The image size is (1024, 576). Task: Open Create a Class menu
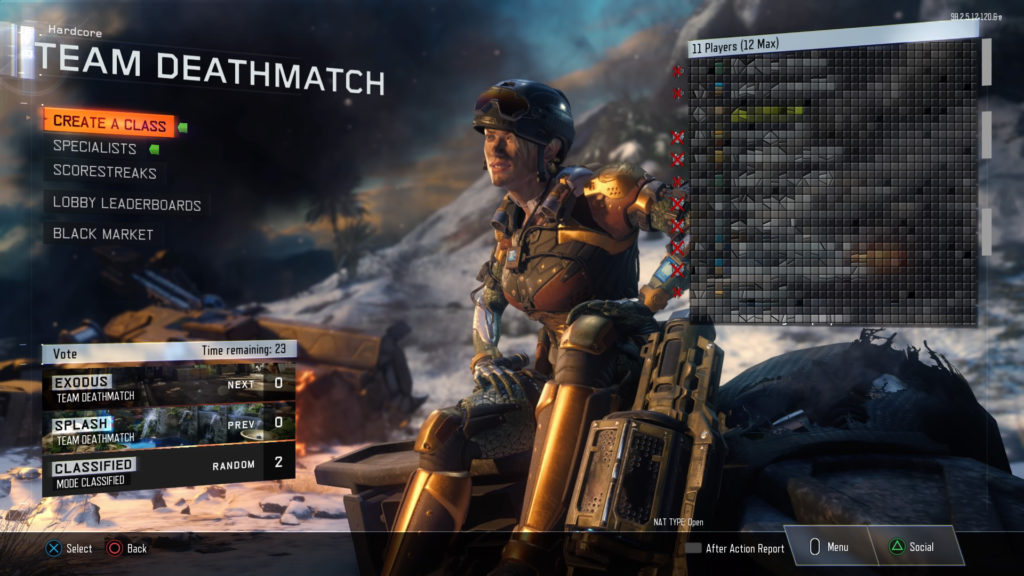(109, 122)
